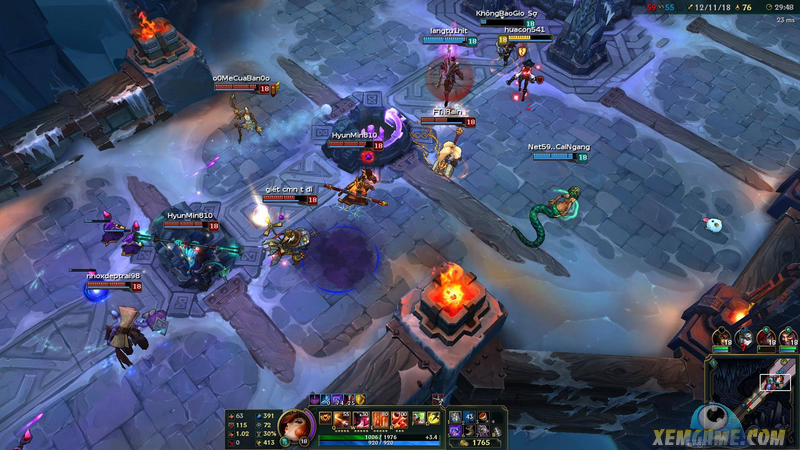Use the blue item showing 43 cooldown

[x=468, y=417]
